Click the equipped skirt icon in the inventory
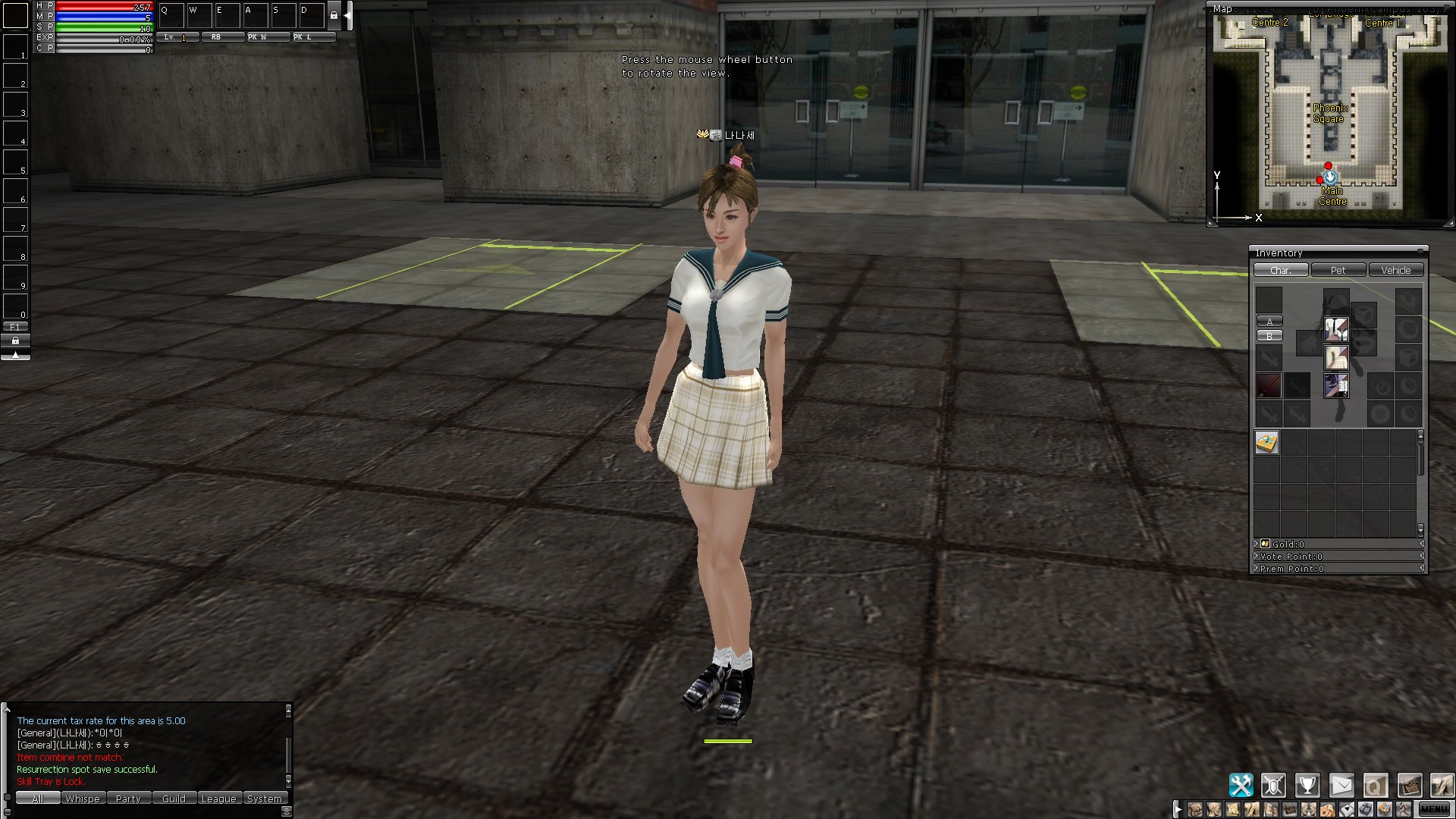Image resolution: width=1456 pixels, height=819 pixels. click(x=1336, y=358)
